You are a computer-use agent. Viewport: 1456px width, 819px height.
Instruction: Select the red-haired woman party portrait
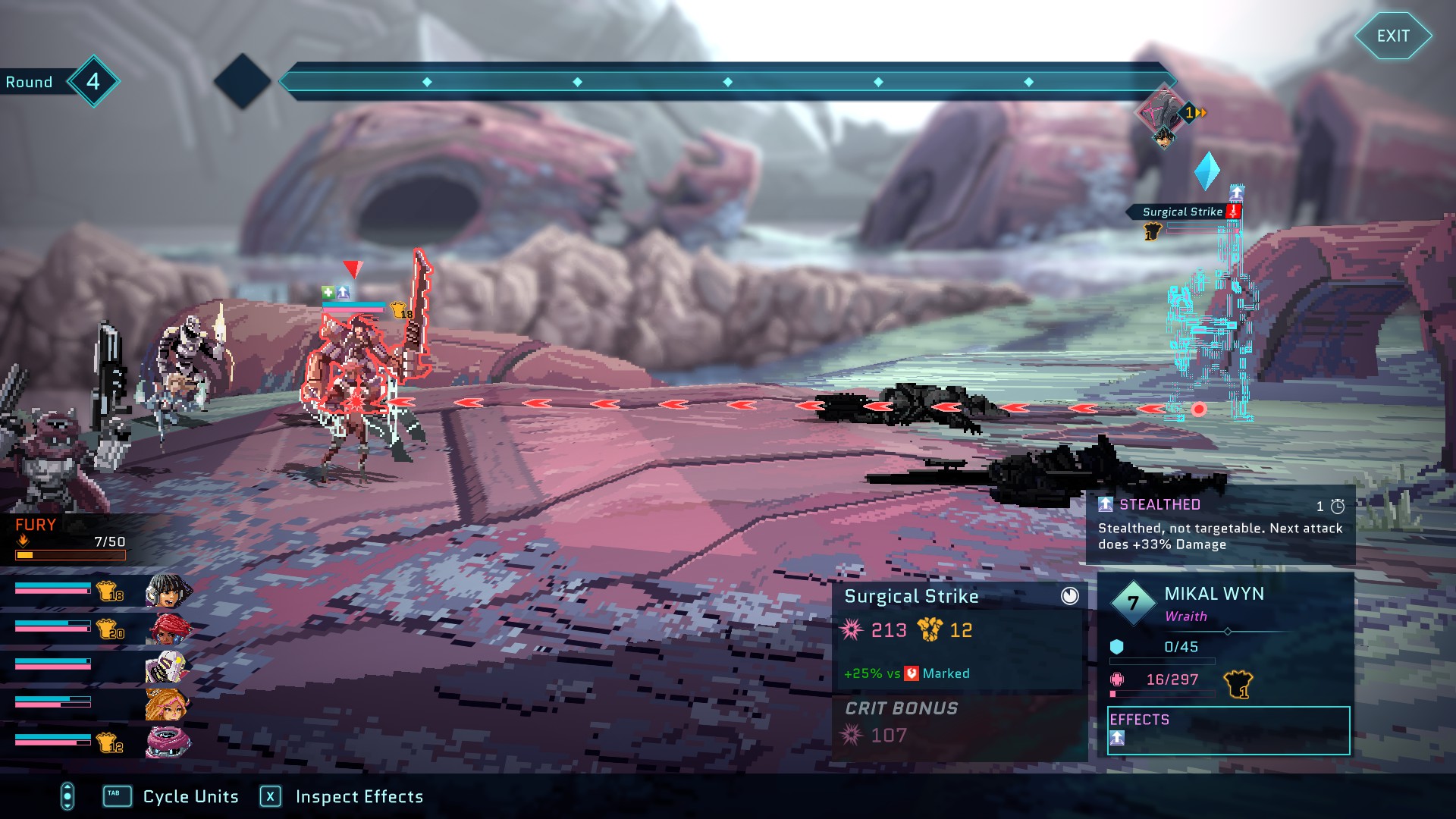168,629
